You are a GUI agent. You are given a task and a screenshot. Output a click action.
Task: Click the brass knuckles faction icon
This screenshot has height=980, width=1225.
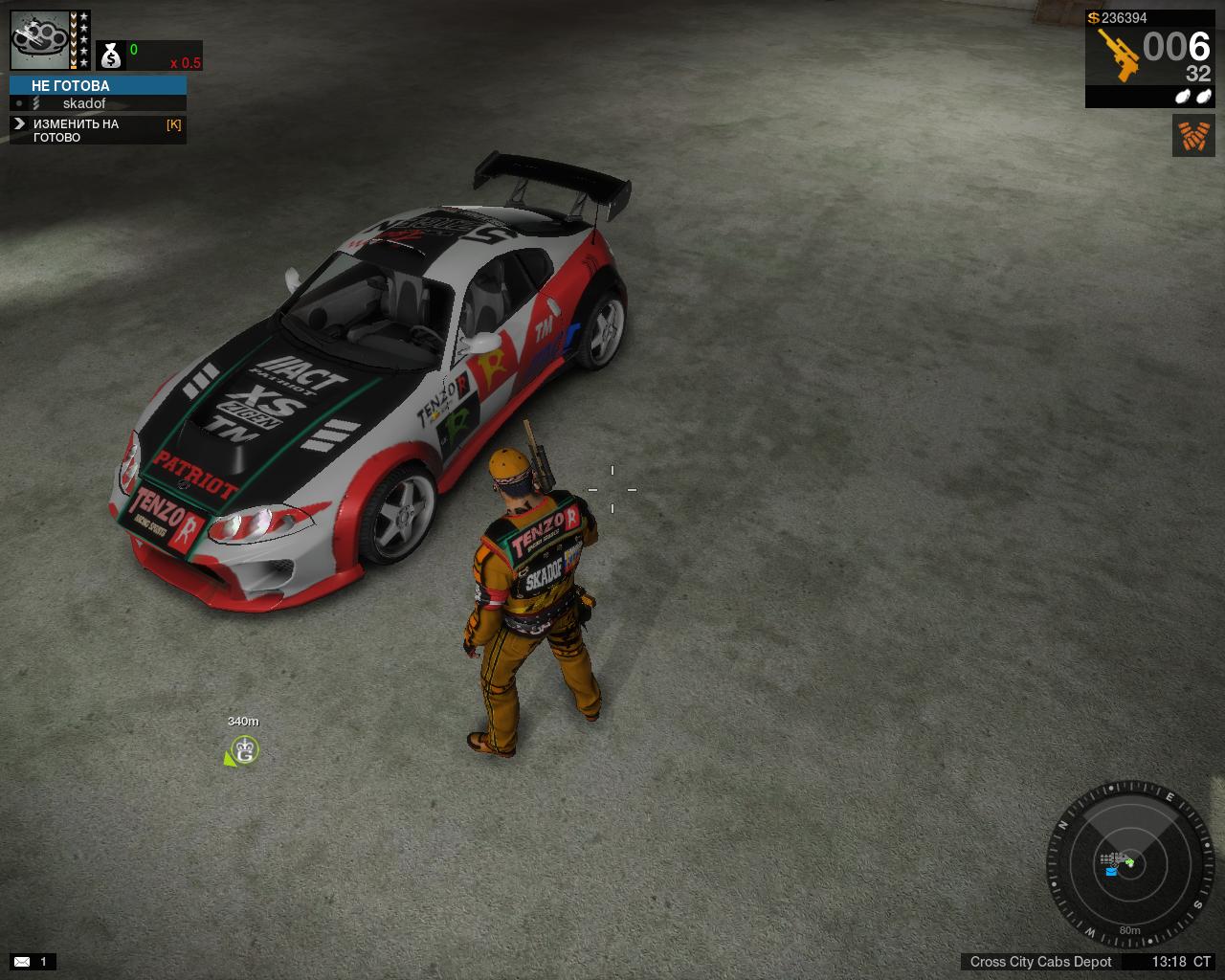(39, 39)
